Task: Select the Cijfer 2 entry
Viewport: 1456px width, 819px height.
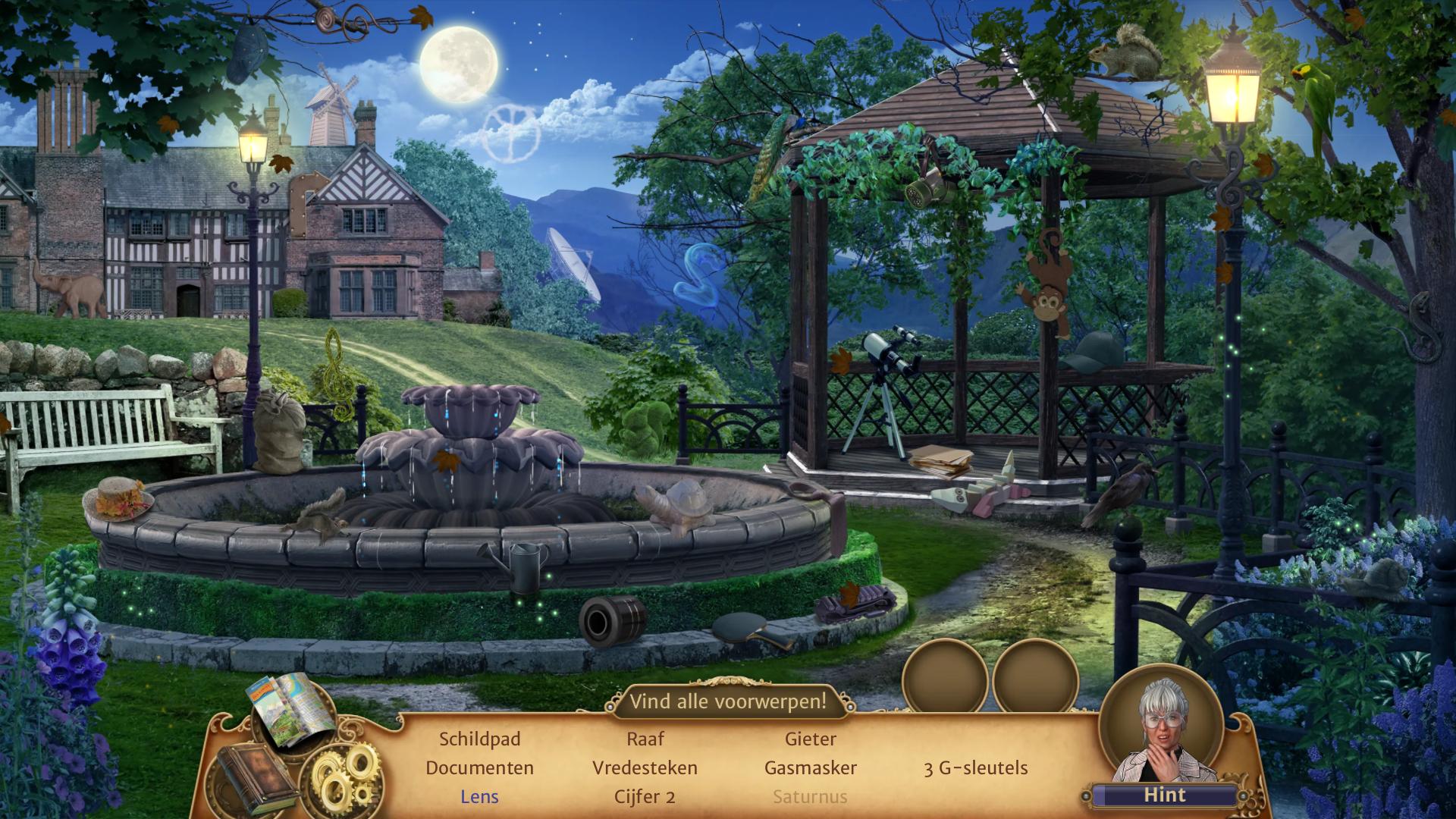Action: (x=645, y=796)
